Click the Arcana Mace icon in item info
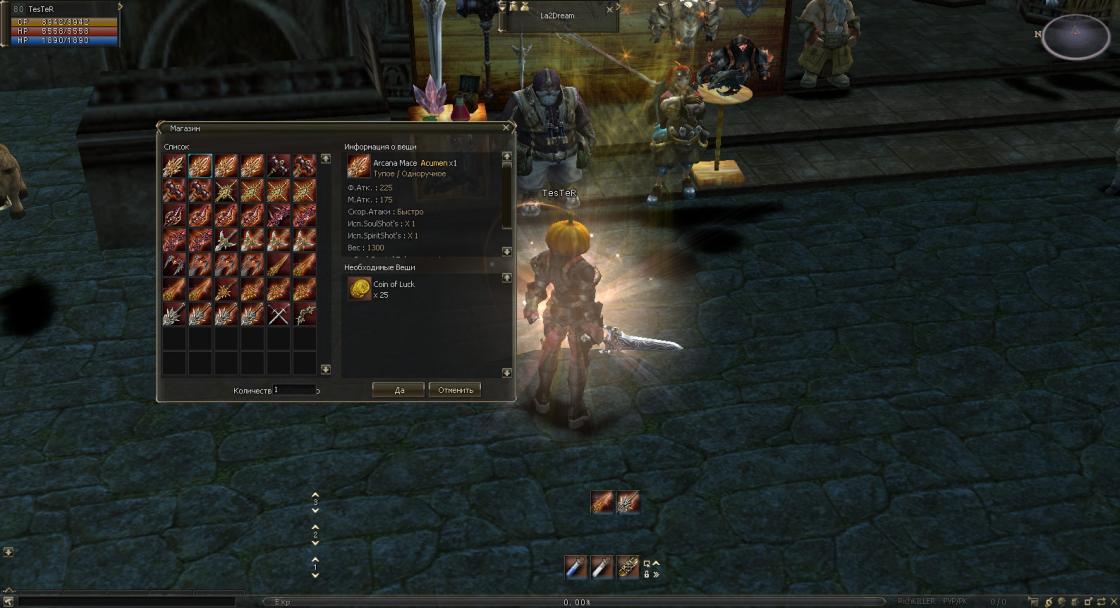This screenshot has height=608, width=1120. pos(358,167)
